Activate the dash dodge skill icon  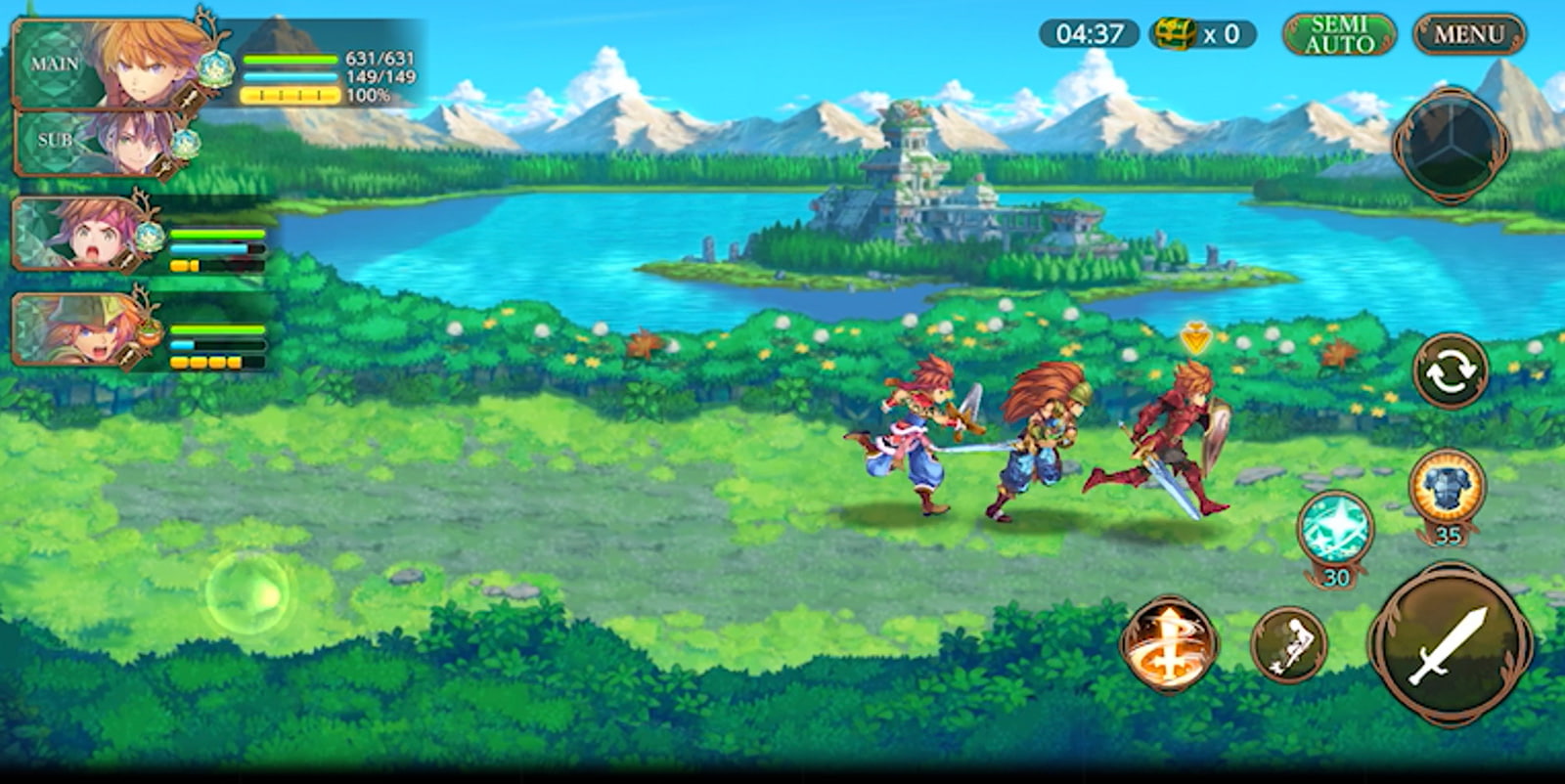pos(1289,643)
